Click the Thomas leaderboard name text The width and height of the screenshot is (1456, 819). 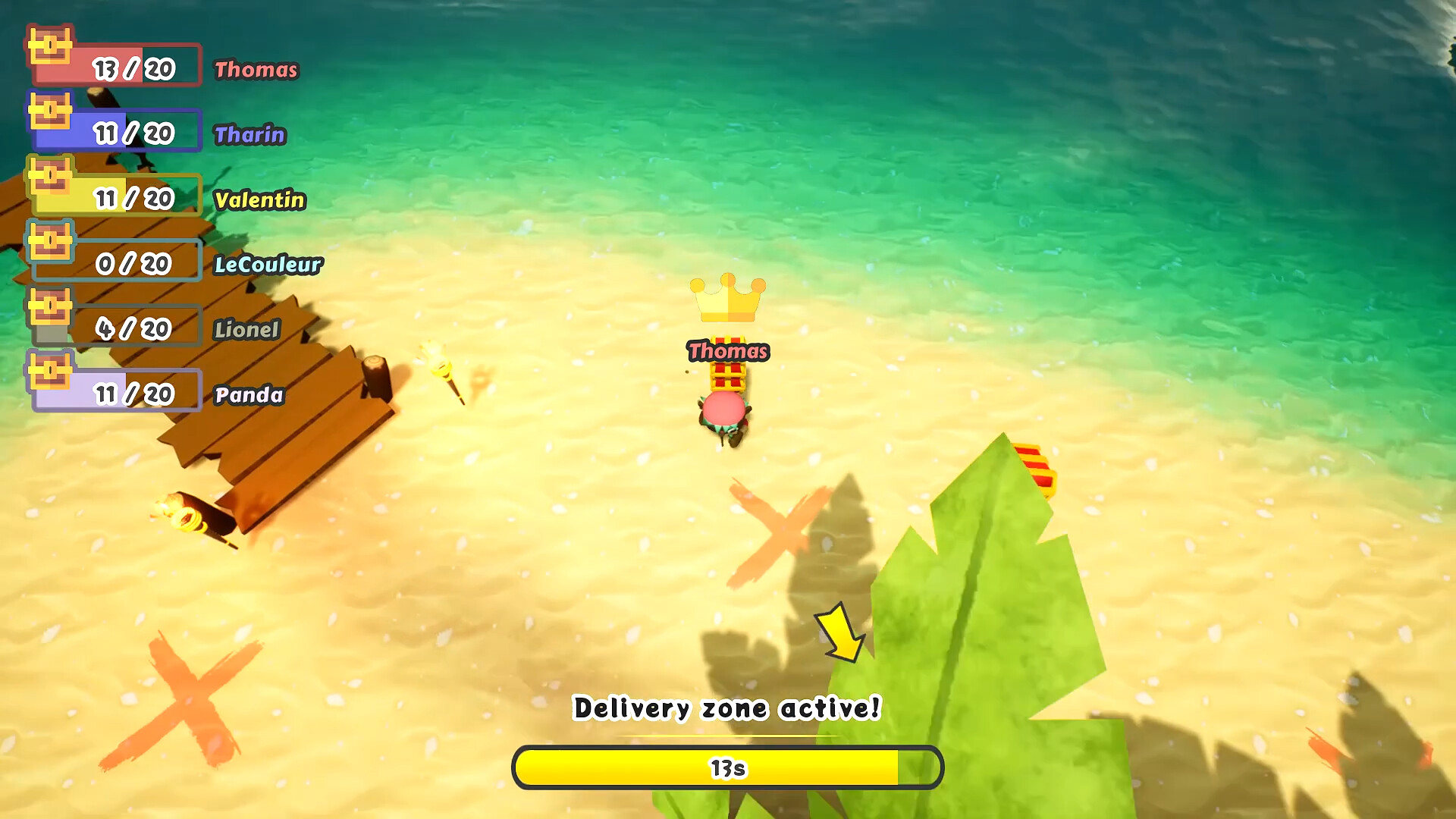[x=255, y=71]
